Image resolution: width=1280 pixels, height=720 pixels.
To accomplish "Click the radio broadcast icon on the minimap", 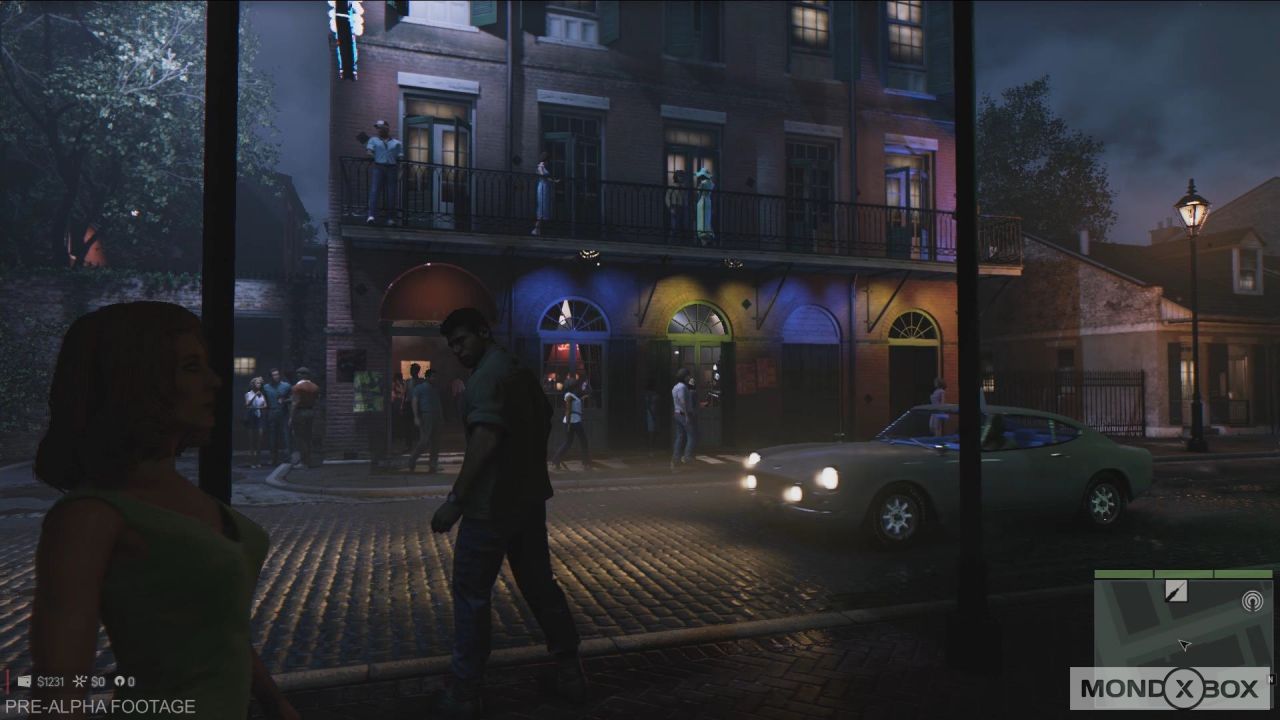I will [1252, 601].
